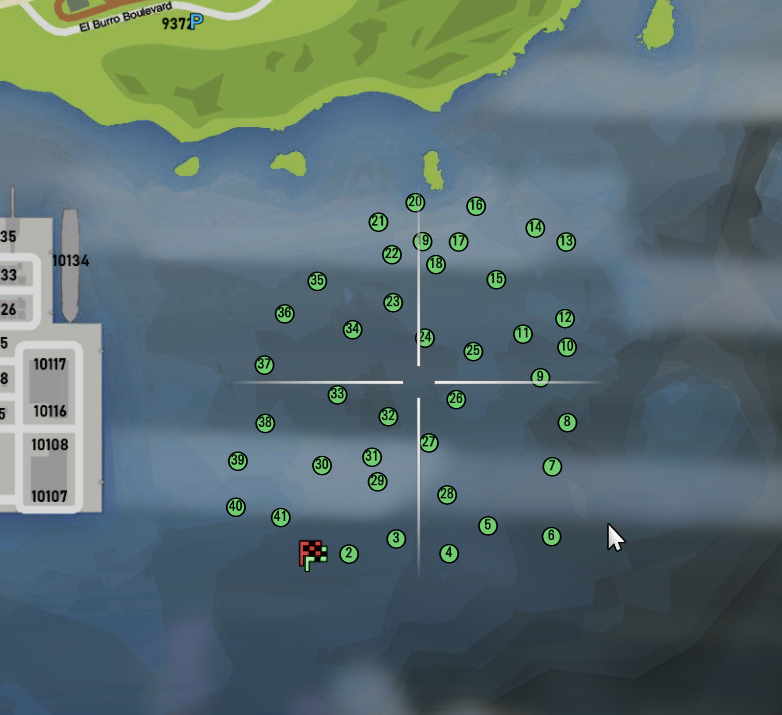The height and width of the screenshot is (715, 782).
Task: Choose checkpoint marker 7
Action: tap(552, 466)
